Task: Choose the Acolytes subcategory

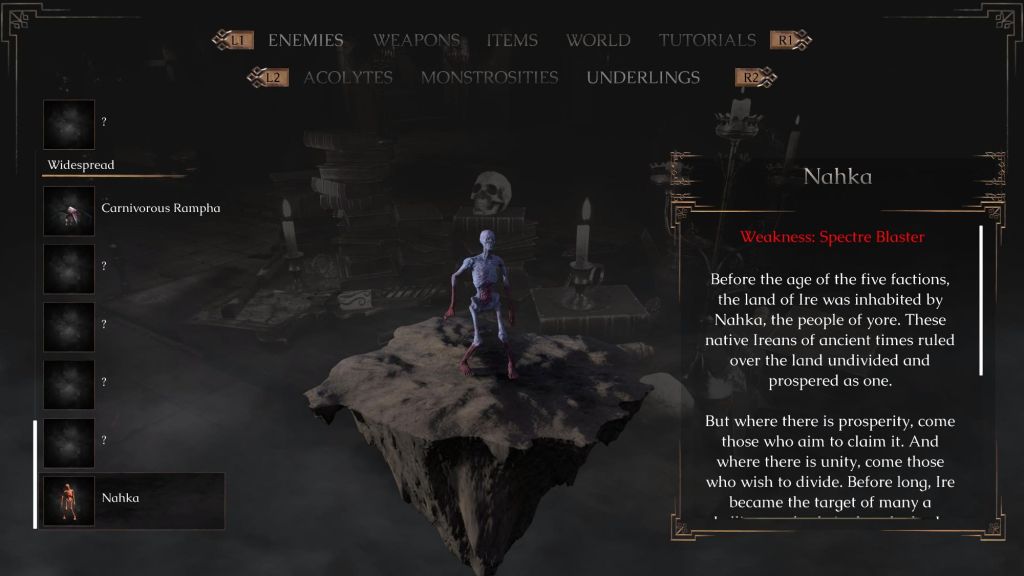Action: (348, 78)
